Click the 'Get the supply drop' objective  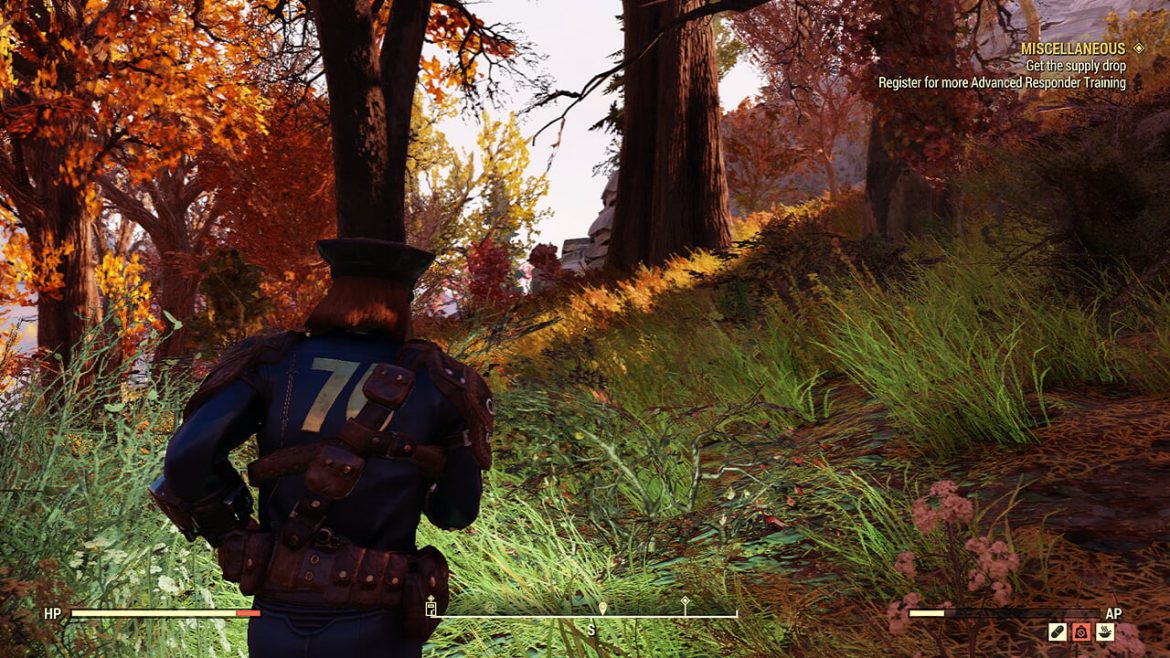[1075, 66]
